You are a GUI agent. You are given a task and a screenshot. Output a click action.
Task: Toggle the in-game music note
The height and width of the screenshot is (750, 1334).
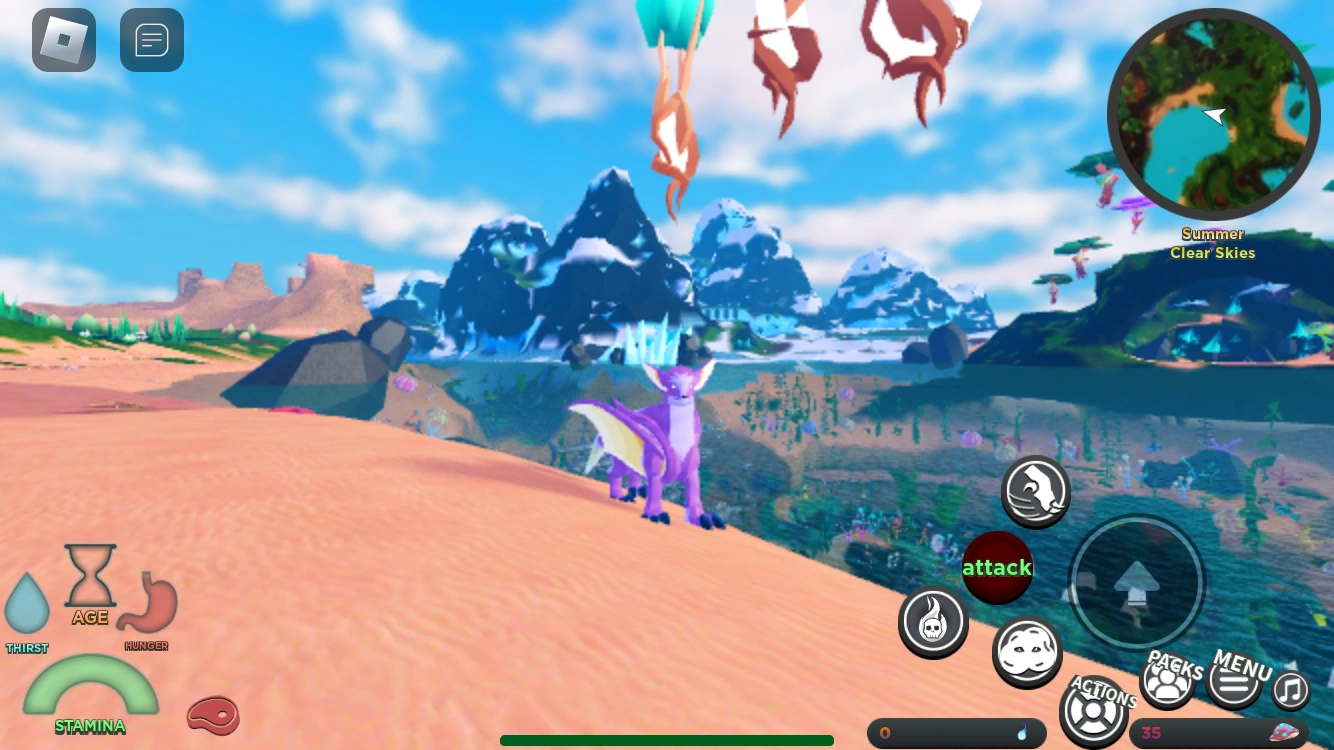click(1290, 691)
